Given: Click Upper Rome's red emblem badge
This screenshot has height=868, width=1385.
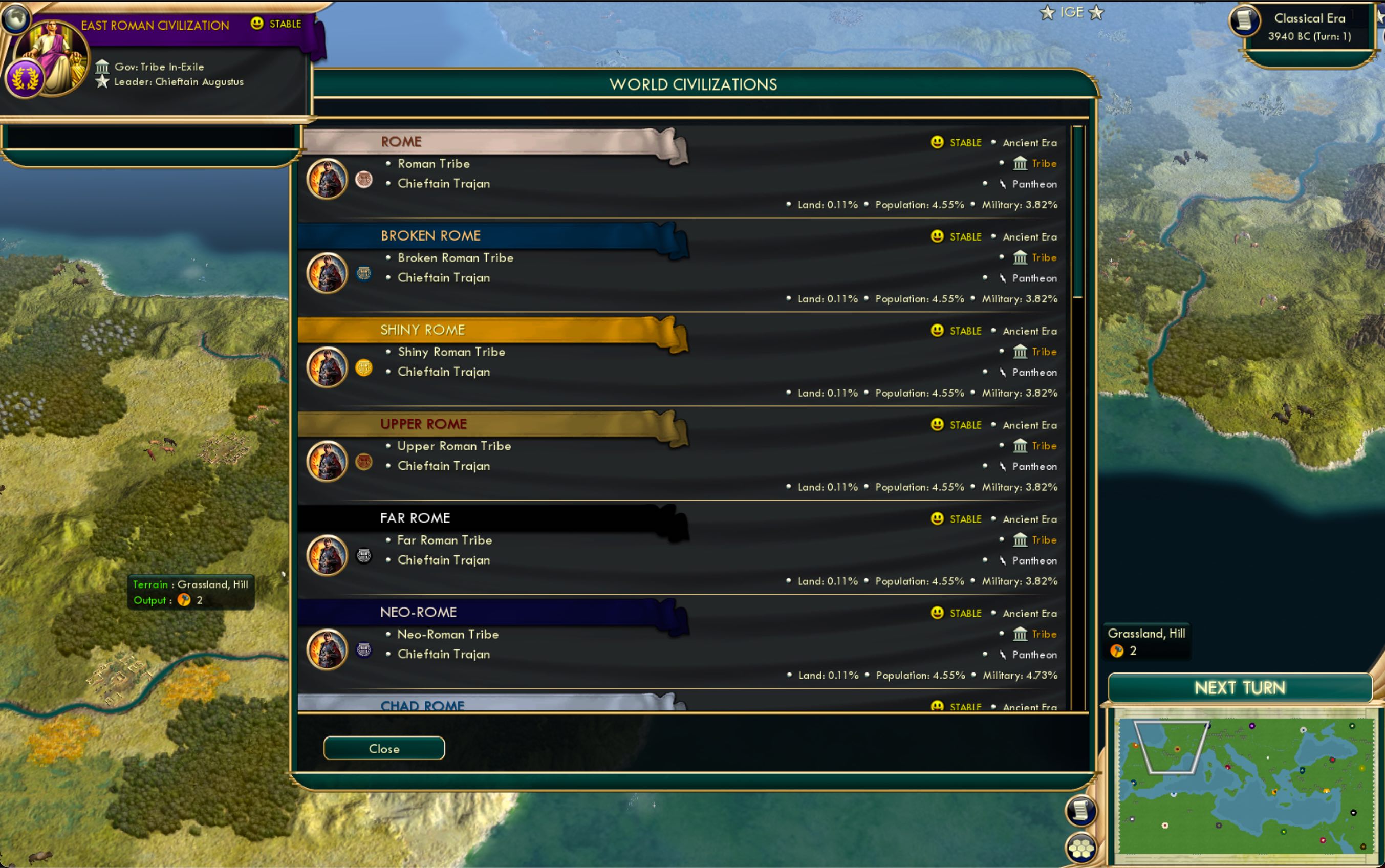Looking at the screenshot, I should tap(364, 462).
